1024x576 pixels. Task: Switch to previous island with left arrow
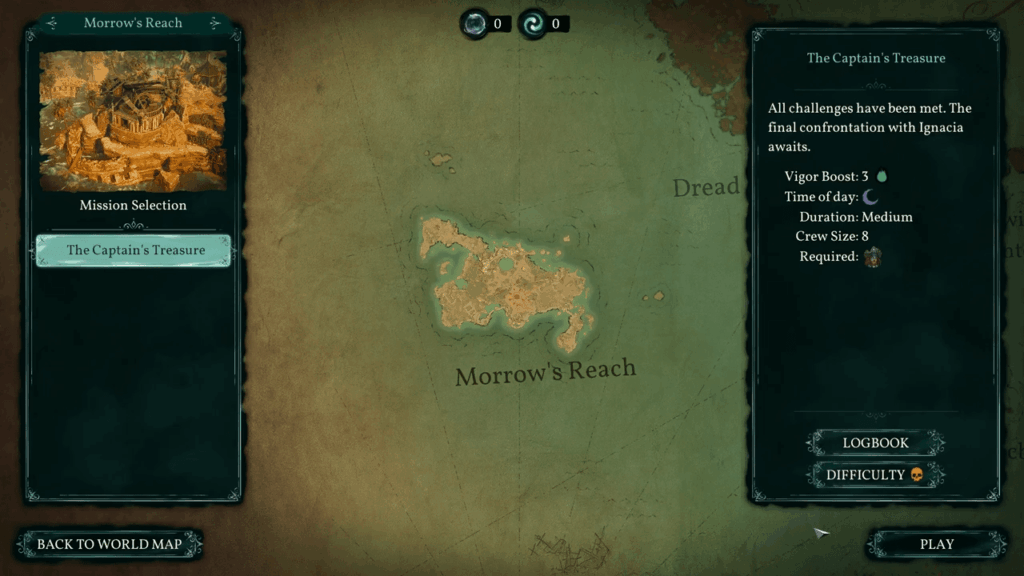[51, 23]
